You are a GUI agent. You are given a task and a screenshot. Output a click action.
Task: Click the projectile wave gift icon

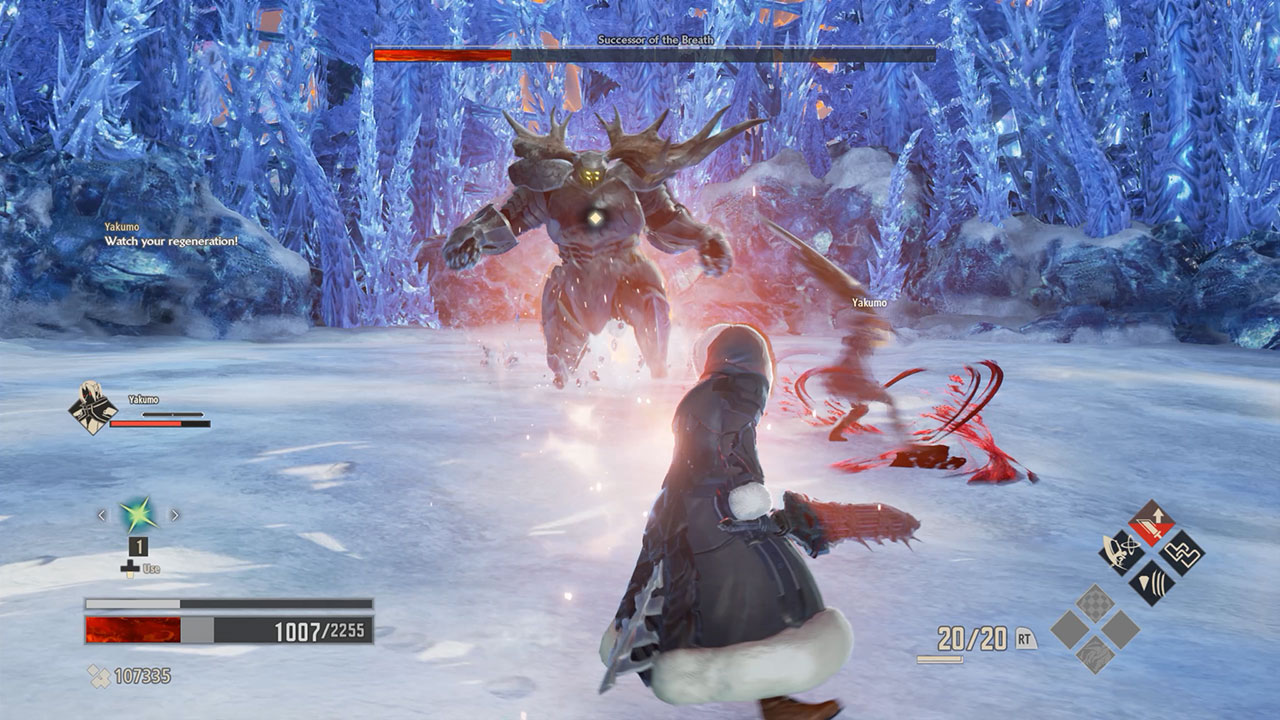(1150, 580)
